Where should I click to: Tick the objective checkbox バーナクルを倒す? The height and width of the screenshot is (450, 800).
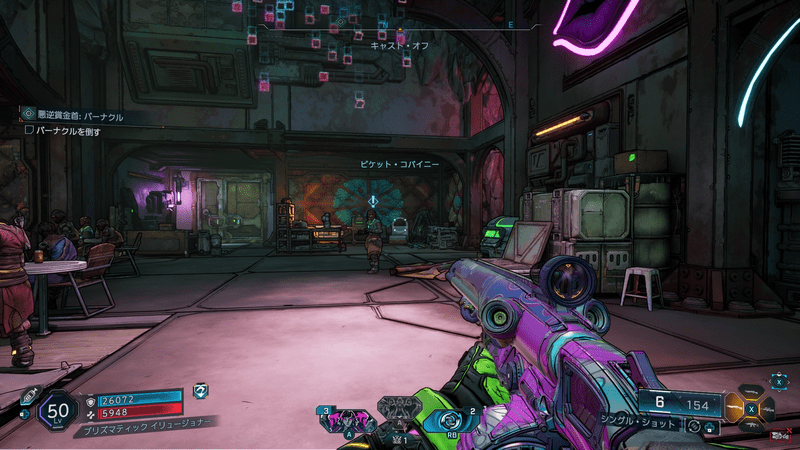29,131
